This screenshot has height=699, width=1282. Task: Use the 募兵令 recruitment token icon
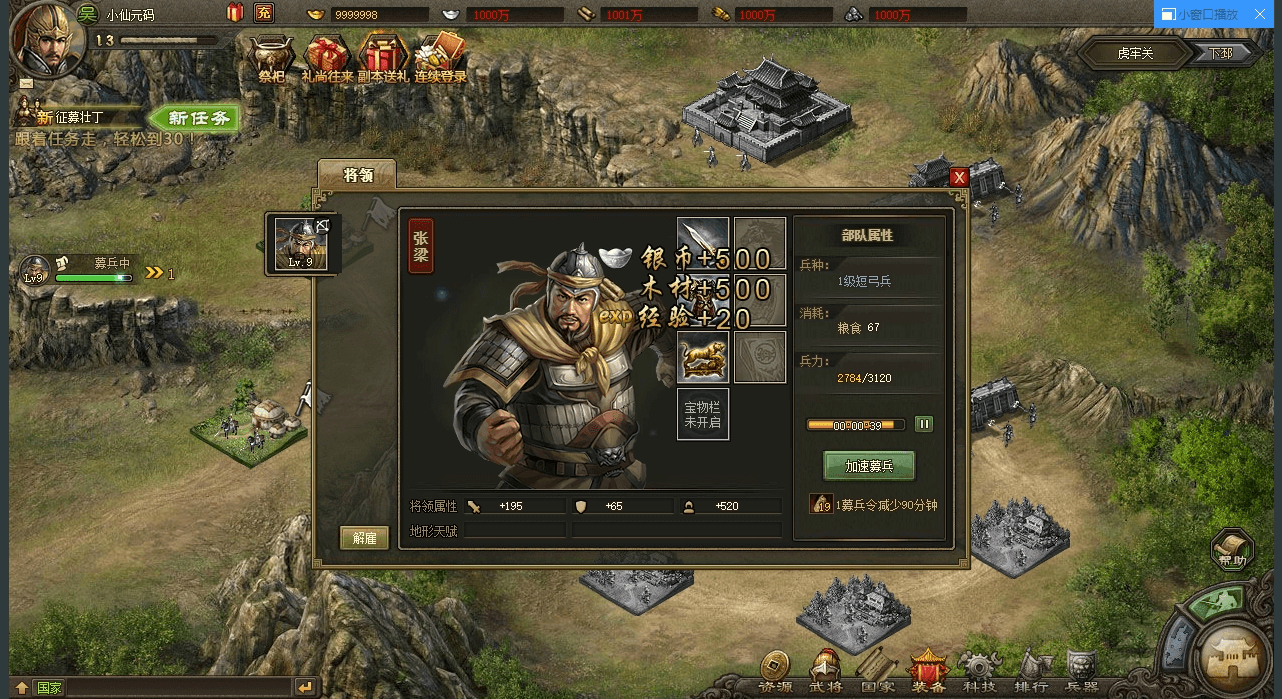click(x=821, y=504)
